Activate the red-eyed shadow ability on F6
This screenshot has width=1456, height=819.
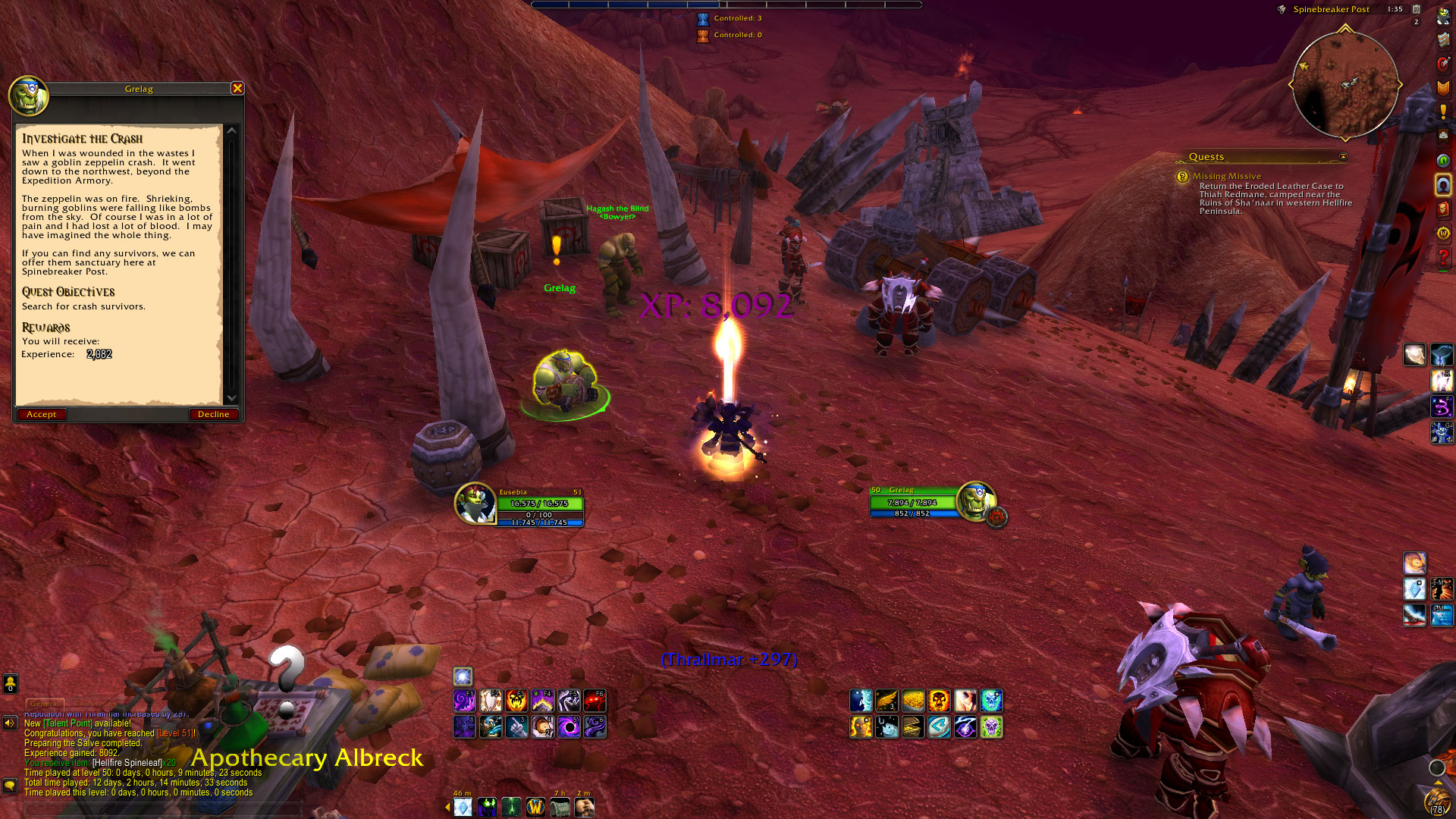pos(595,700)
